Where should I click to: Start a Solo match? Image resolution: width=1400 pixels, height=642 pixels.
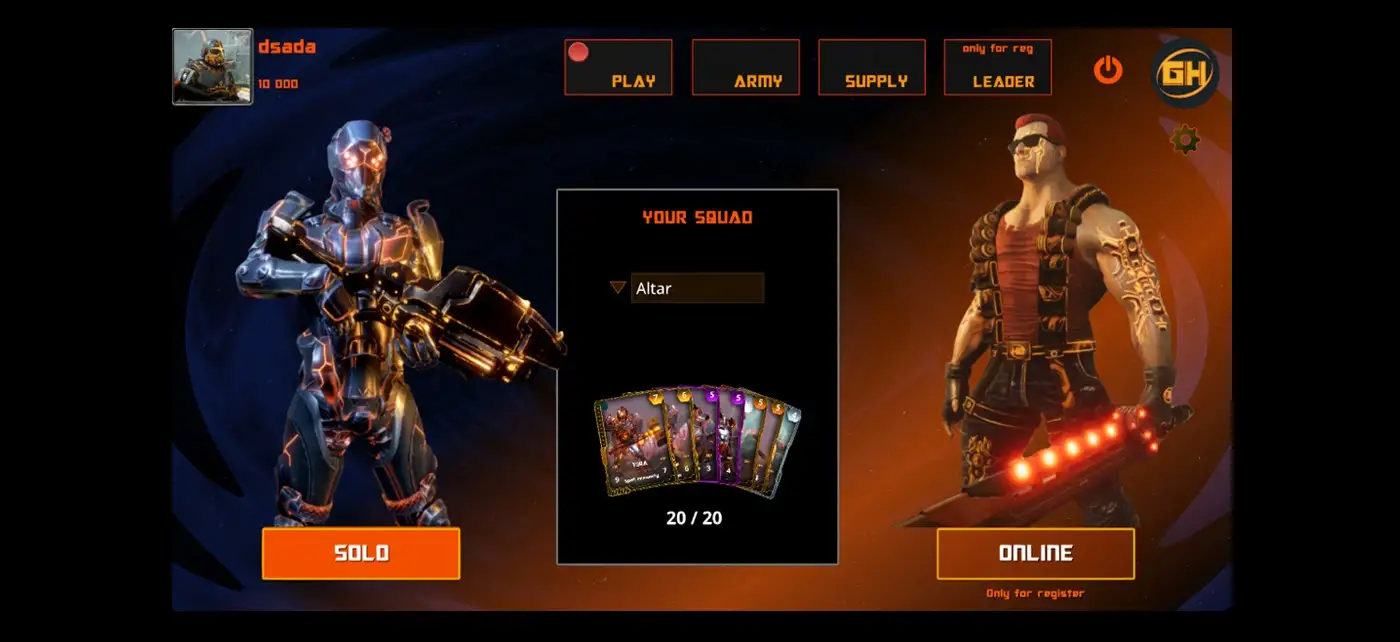pos(361,554)
